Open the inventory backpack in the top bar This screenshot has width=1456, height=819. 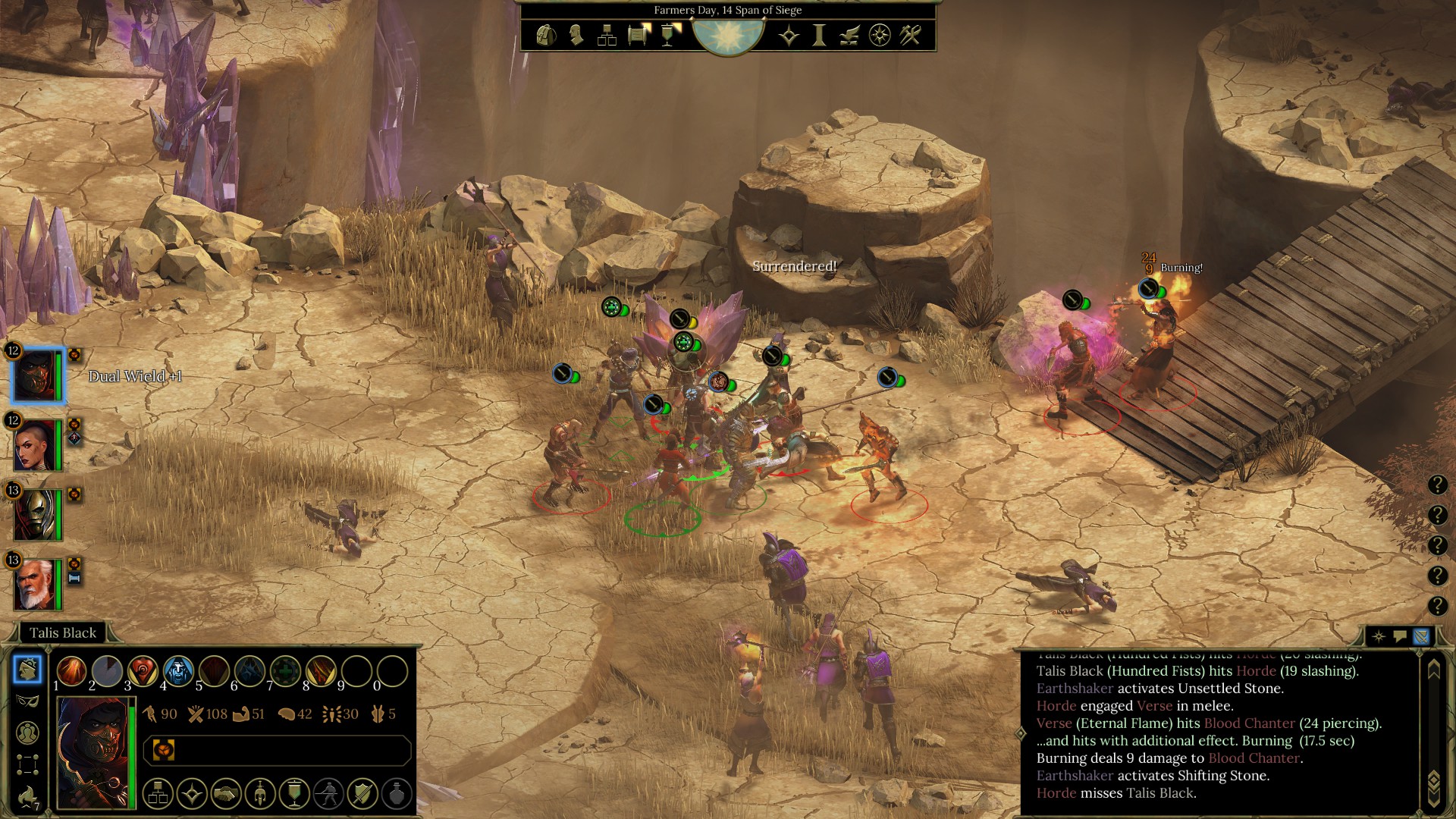click(545, 35)
